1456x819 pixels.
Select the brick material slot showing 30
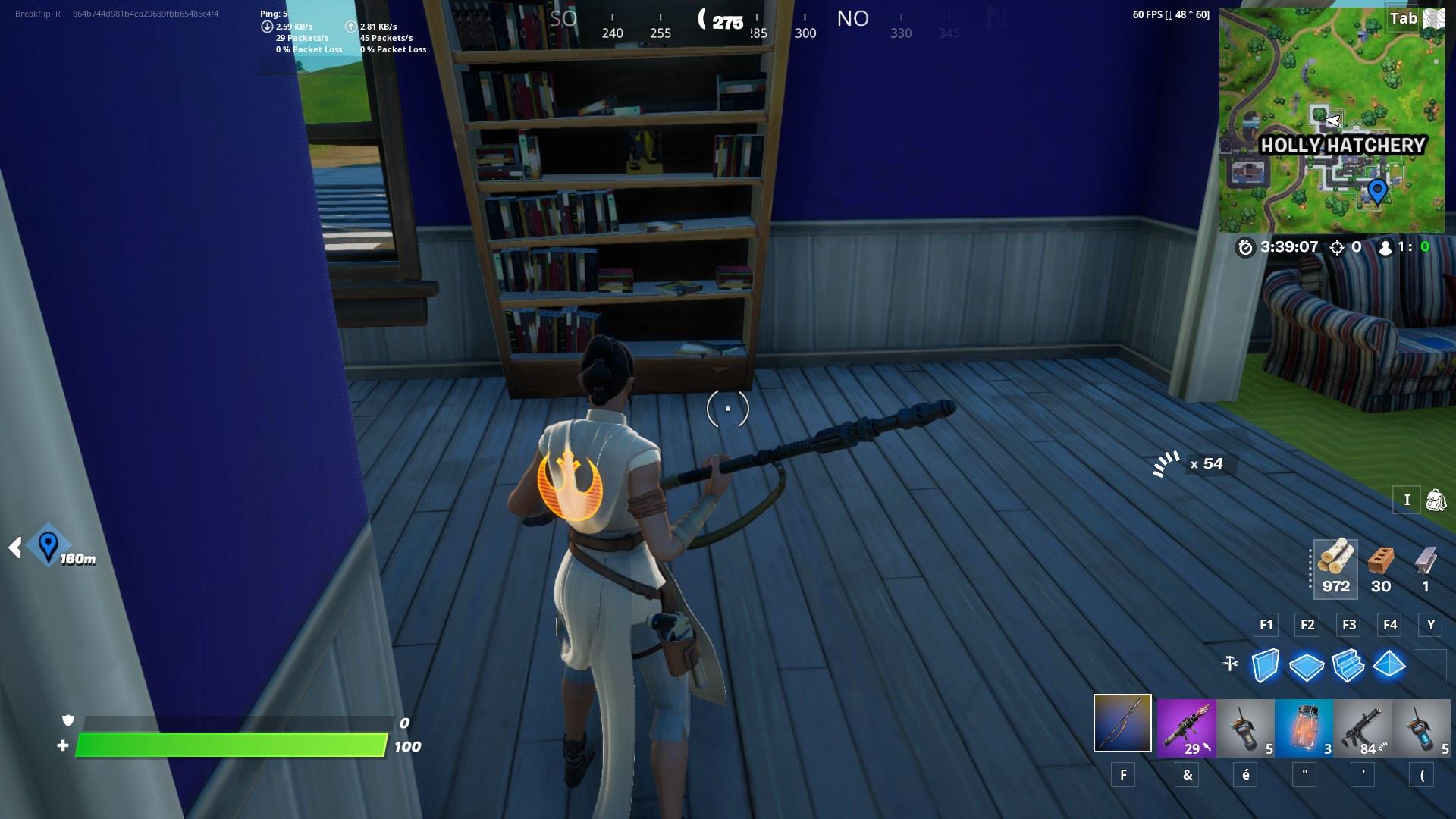tap(1382, 567)
